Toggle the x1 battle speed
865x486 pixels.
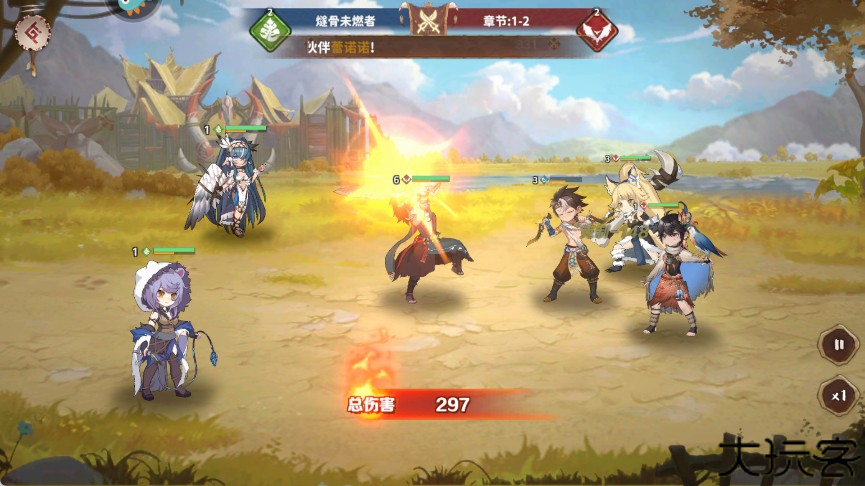click(838, 395)
